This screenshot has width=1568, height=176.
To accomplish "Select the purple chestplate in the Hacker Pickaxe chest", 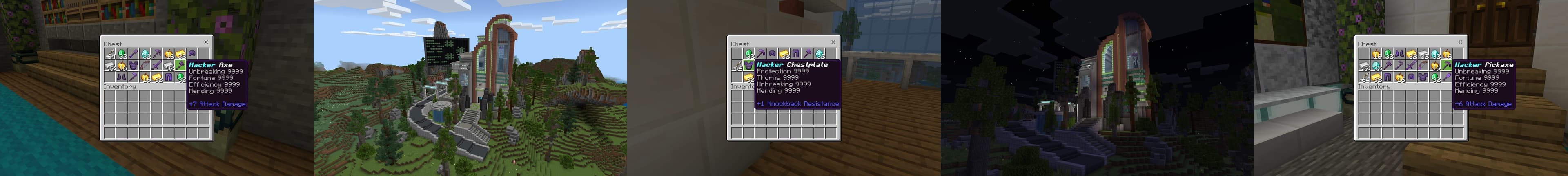I will point(1423,77).
